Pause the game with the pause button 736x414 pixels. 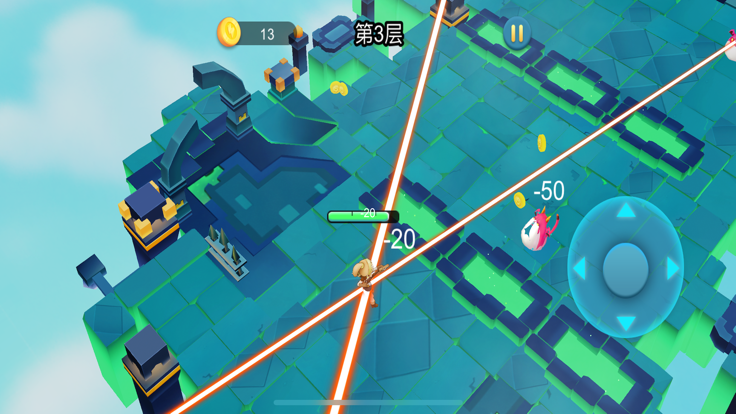pyautogui.click(x=517, y=34)
